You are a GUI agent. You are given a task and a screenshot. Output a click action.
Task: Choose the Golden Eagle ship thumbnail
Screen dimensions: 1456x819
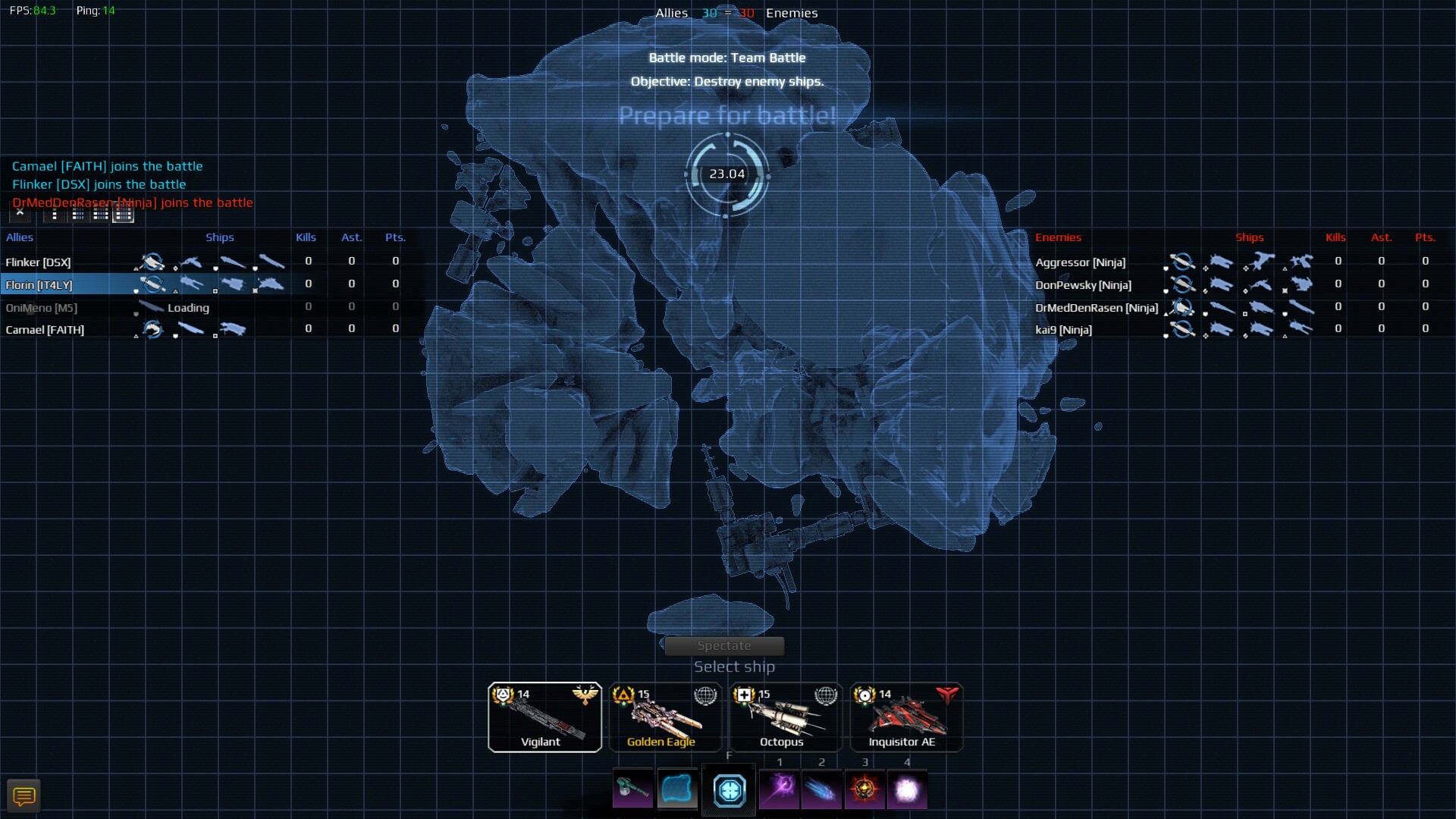(664, 717)
